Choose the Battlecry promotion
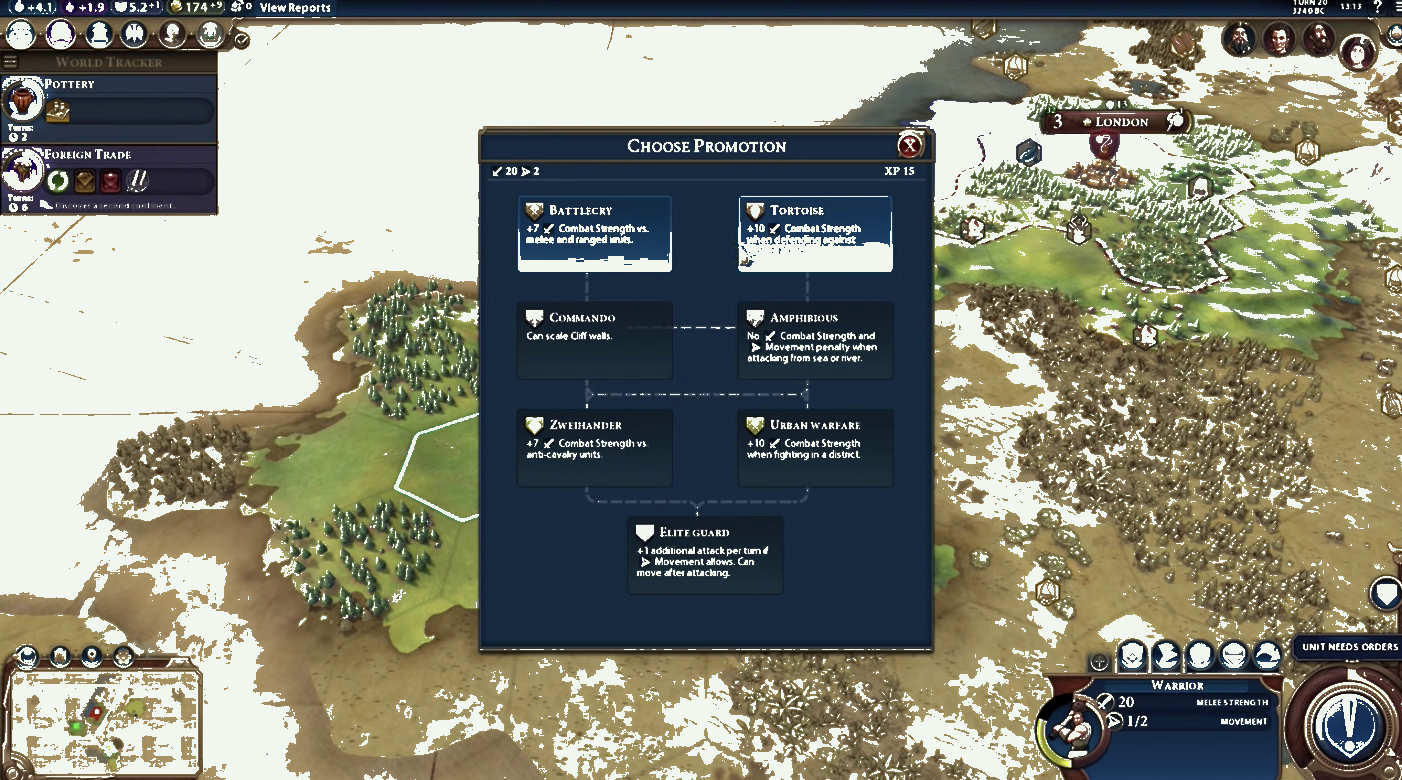The height and width of the screenshot is (780, 1402). 595,233
